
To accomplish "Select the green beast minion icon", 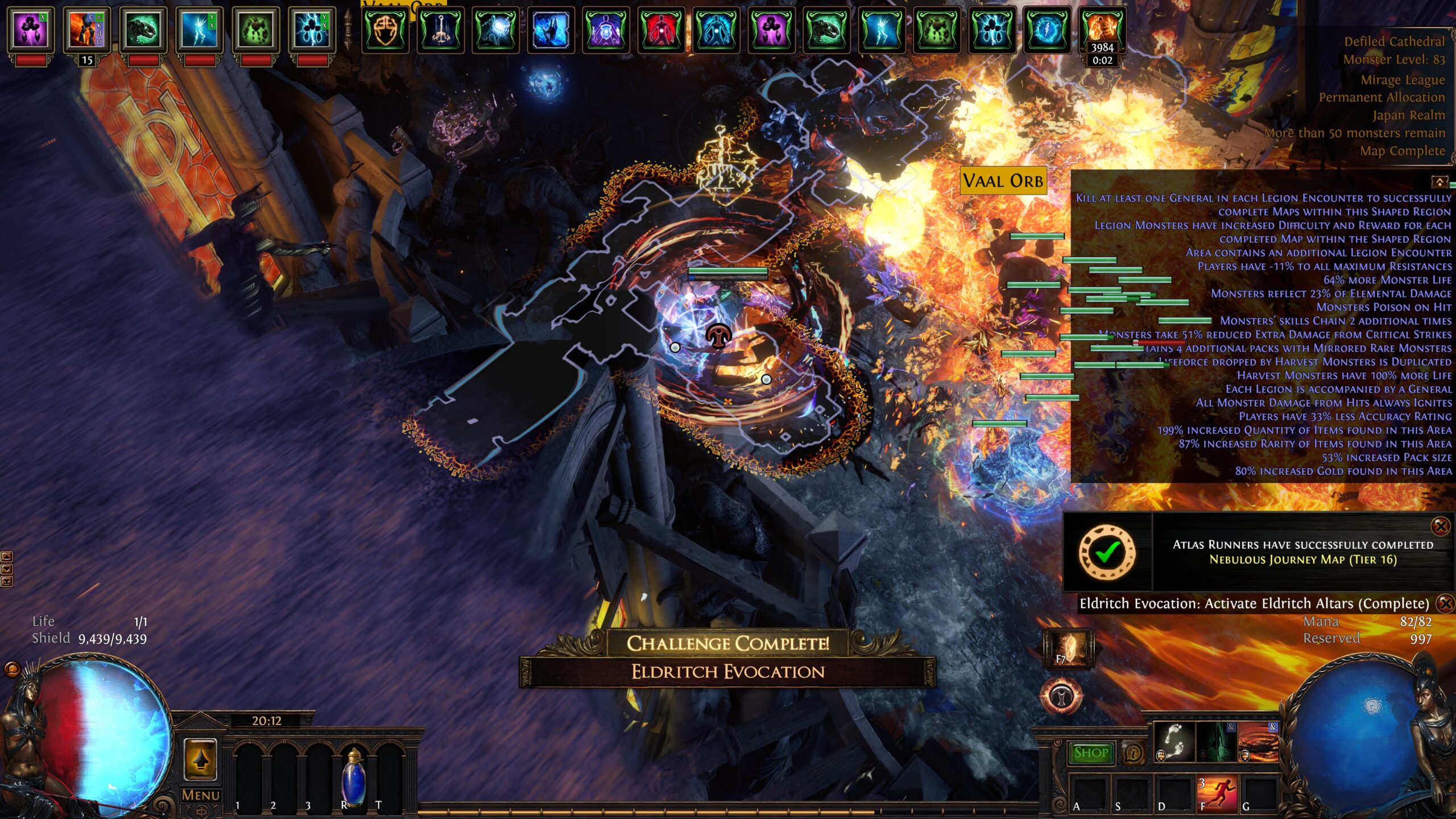I will [x=142, y=30].
